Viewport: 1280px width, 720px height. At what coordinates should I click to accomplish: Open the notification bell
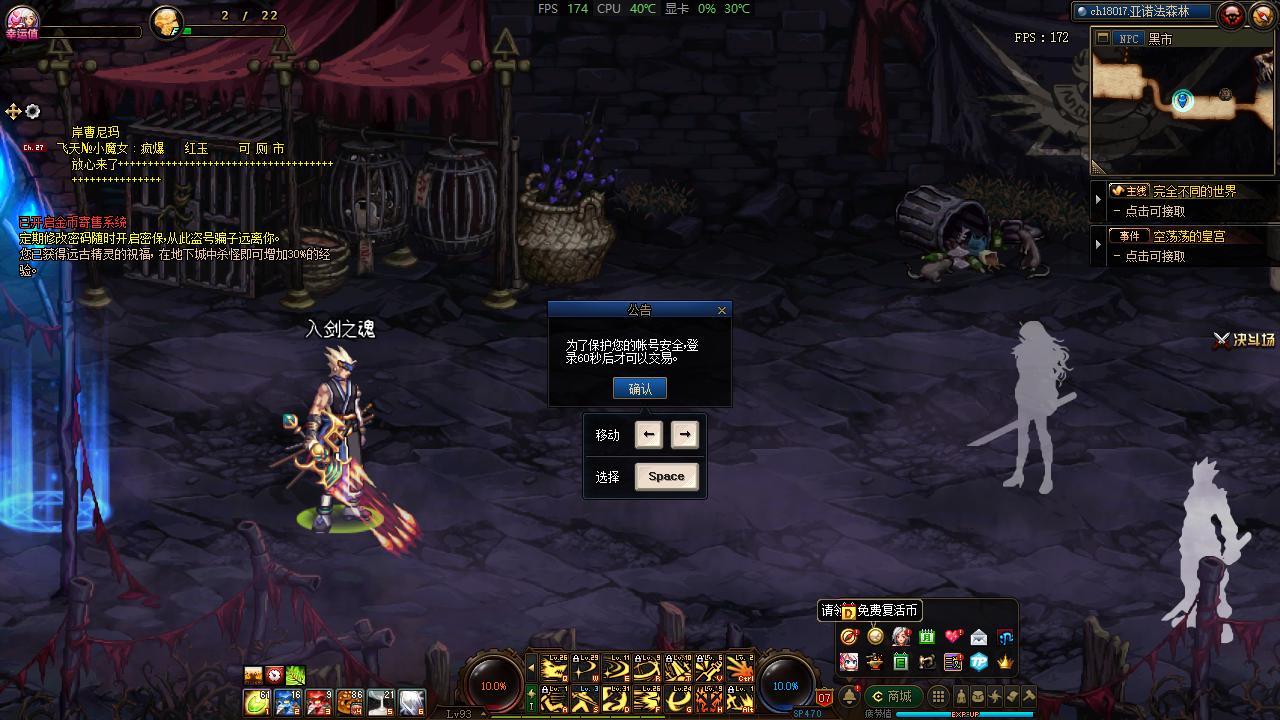tap(850, 696)
